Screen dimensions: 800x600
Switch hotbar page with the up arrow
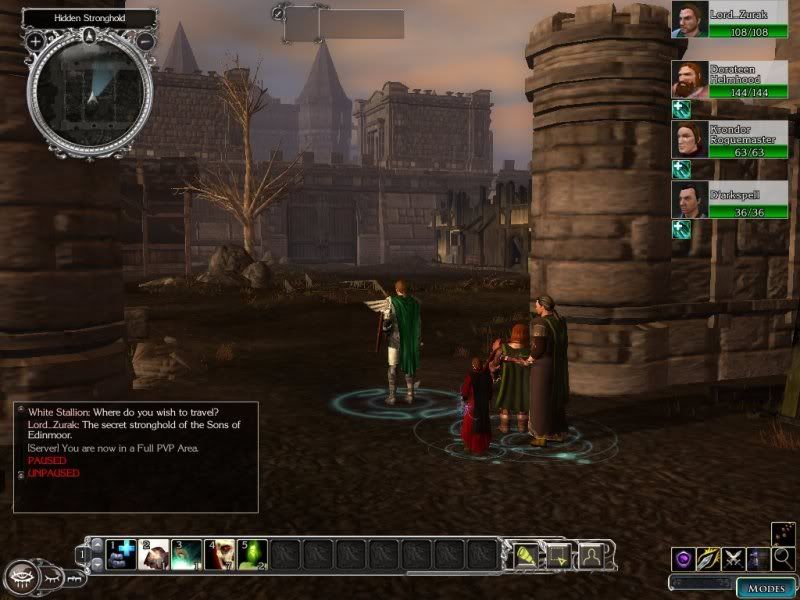click(x=98, y=545)
